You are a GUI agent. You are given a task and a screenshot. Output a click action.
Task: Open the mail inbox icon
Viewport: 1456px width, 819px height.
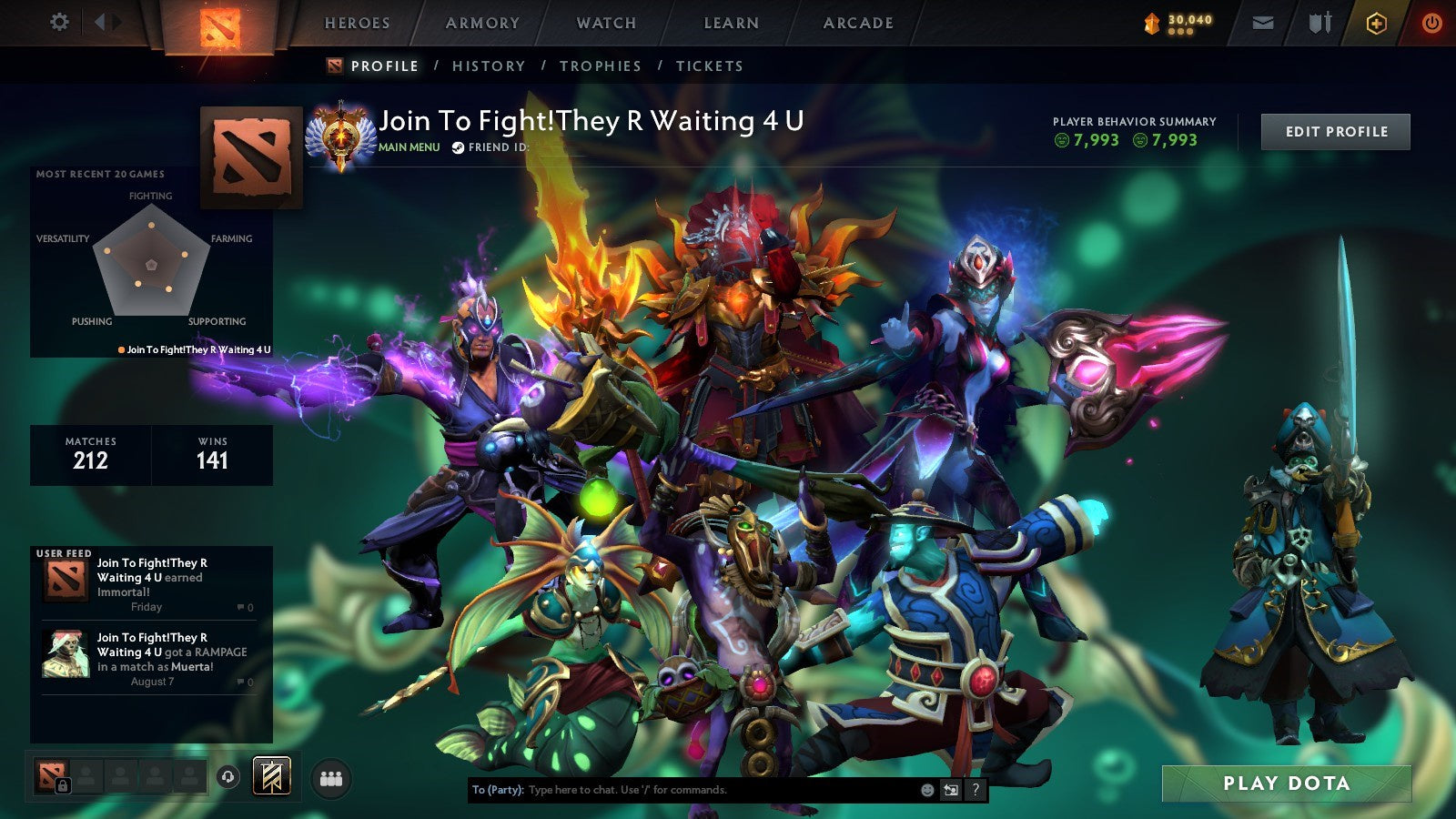1265,23
